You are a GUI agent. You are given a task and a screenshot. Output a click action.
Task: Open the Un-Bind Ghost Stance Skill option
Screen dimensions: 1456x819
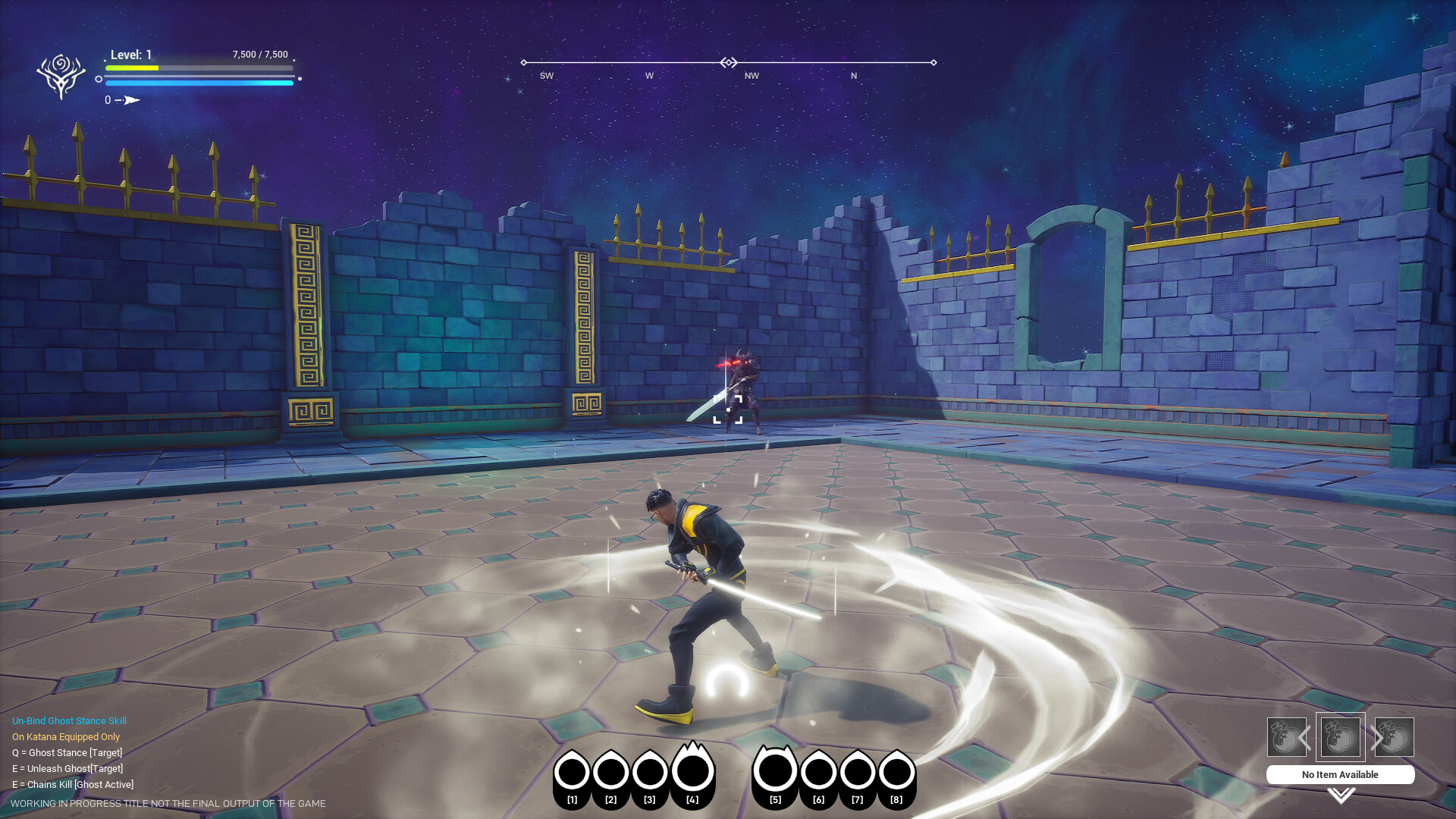pyautogui.click(x=68, y=720)
